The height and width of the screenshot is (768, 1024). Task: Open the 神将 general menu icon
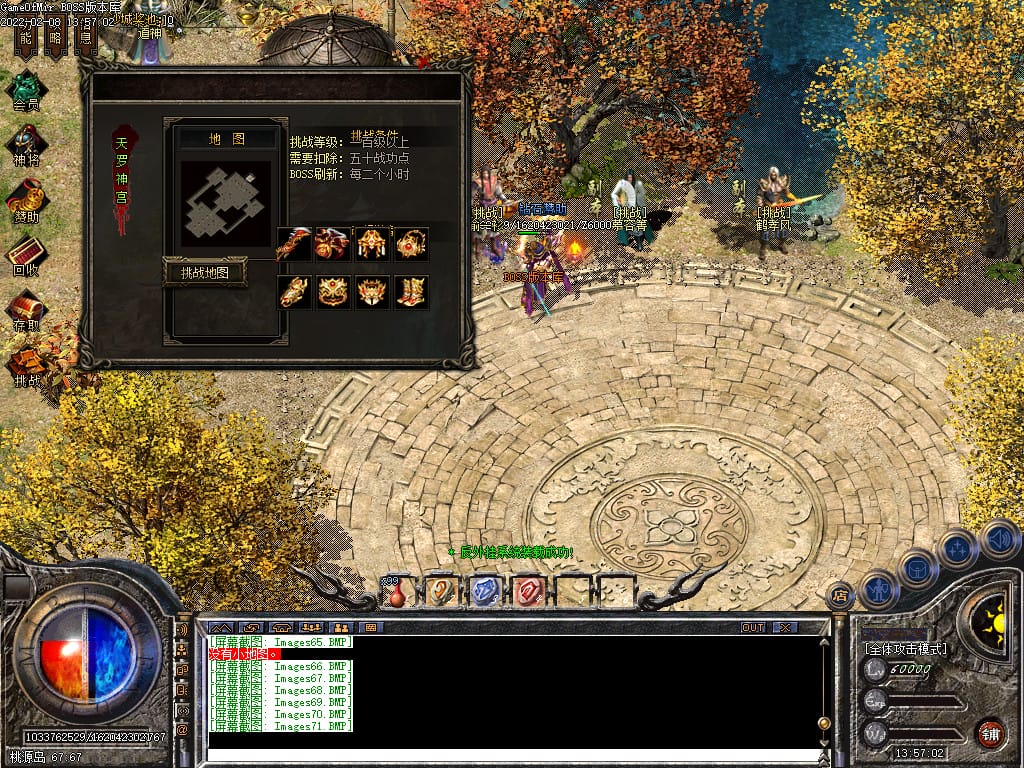(x=26, y=141)
